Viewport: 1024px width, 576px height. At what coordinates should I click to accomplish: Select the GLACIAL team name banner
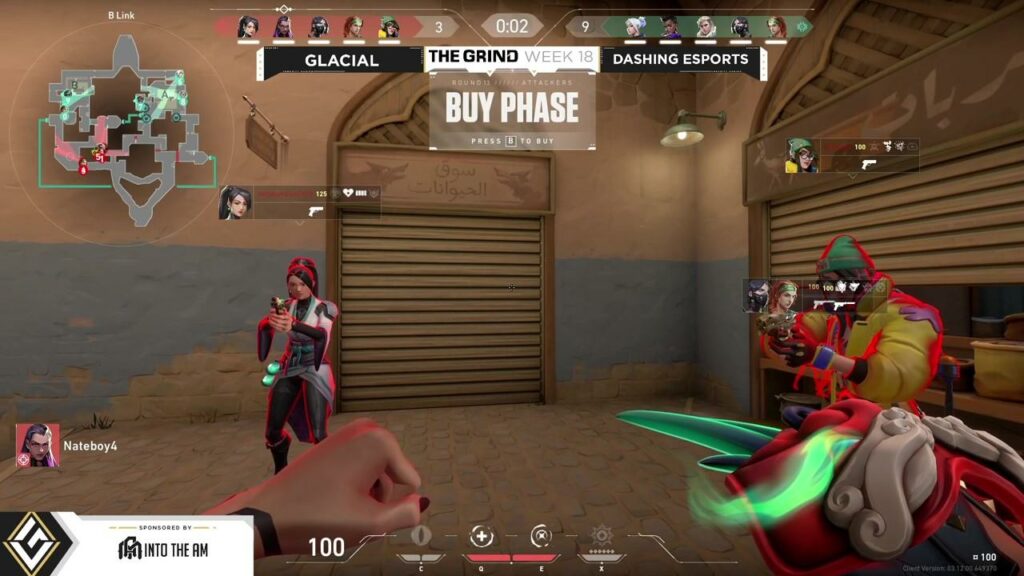(x=342, y=60)
